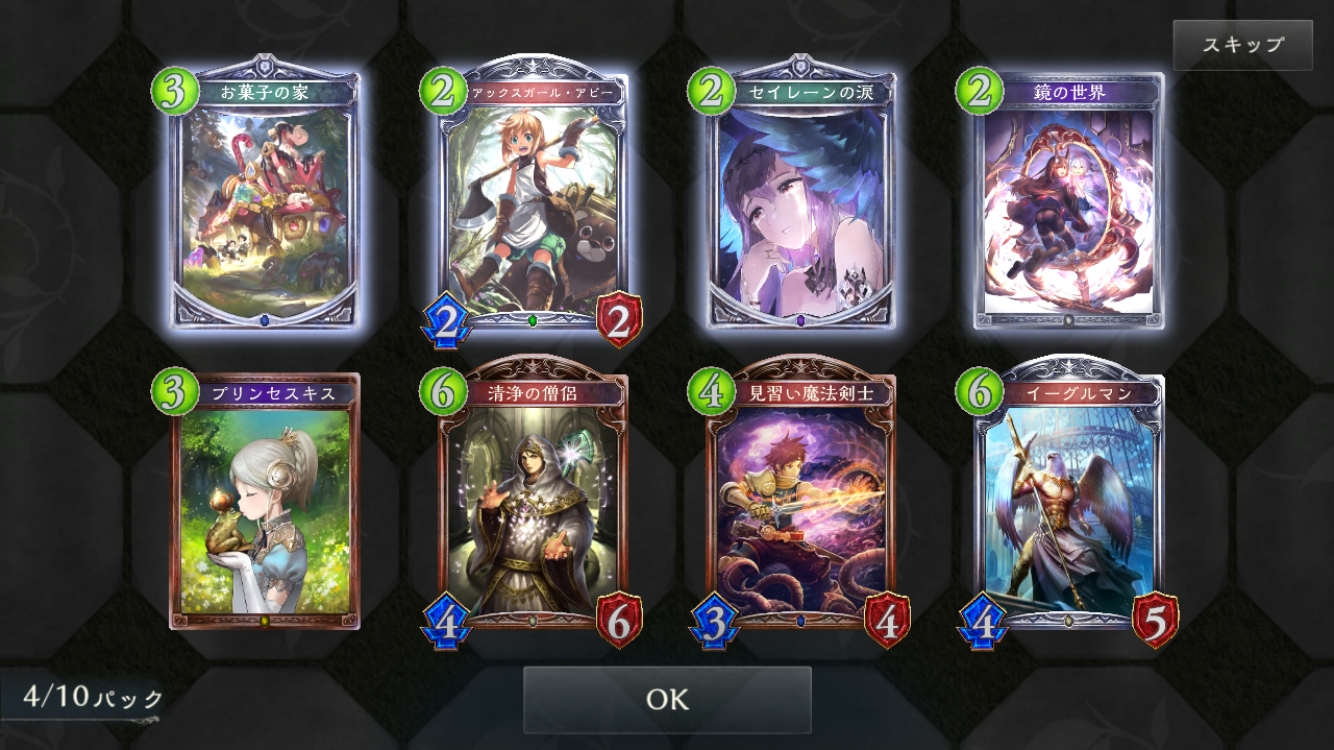The image size is (1334, 750).
Task: View the 鏡の世界 card
Action: (1068, 200)
